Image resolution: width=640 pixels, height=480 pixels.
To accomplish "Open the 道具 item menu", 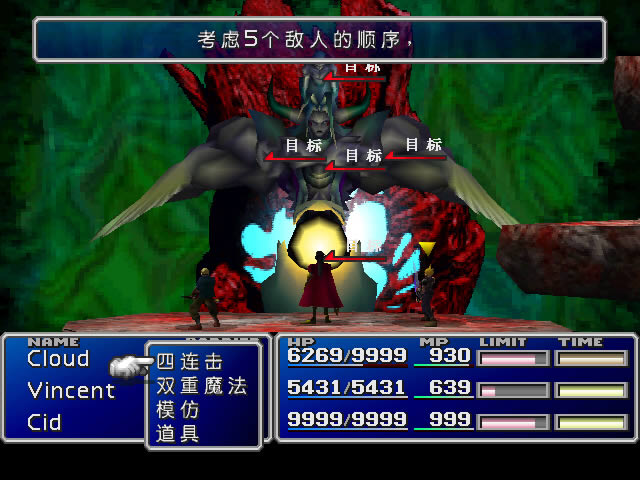I will coord(177,433).
